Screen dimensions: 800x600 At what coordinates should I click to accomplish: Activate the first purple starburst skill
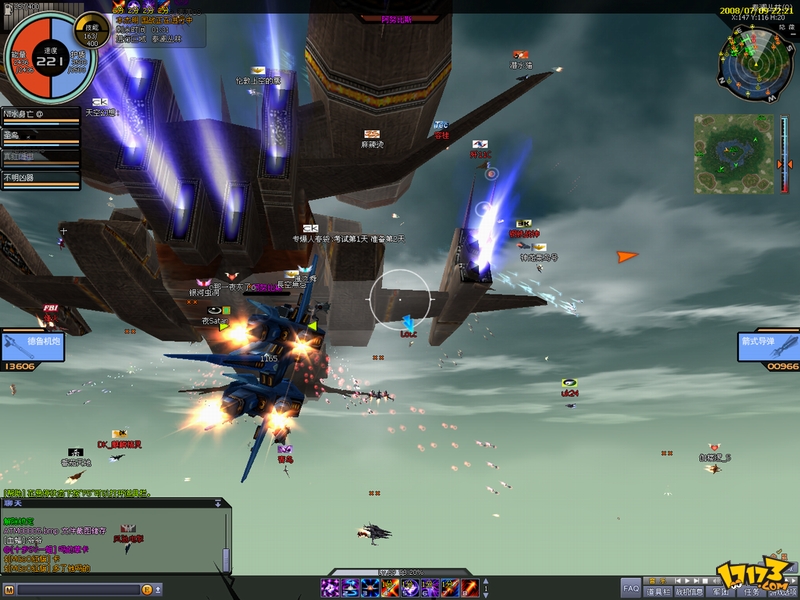pos(330,588)
